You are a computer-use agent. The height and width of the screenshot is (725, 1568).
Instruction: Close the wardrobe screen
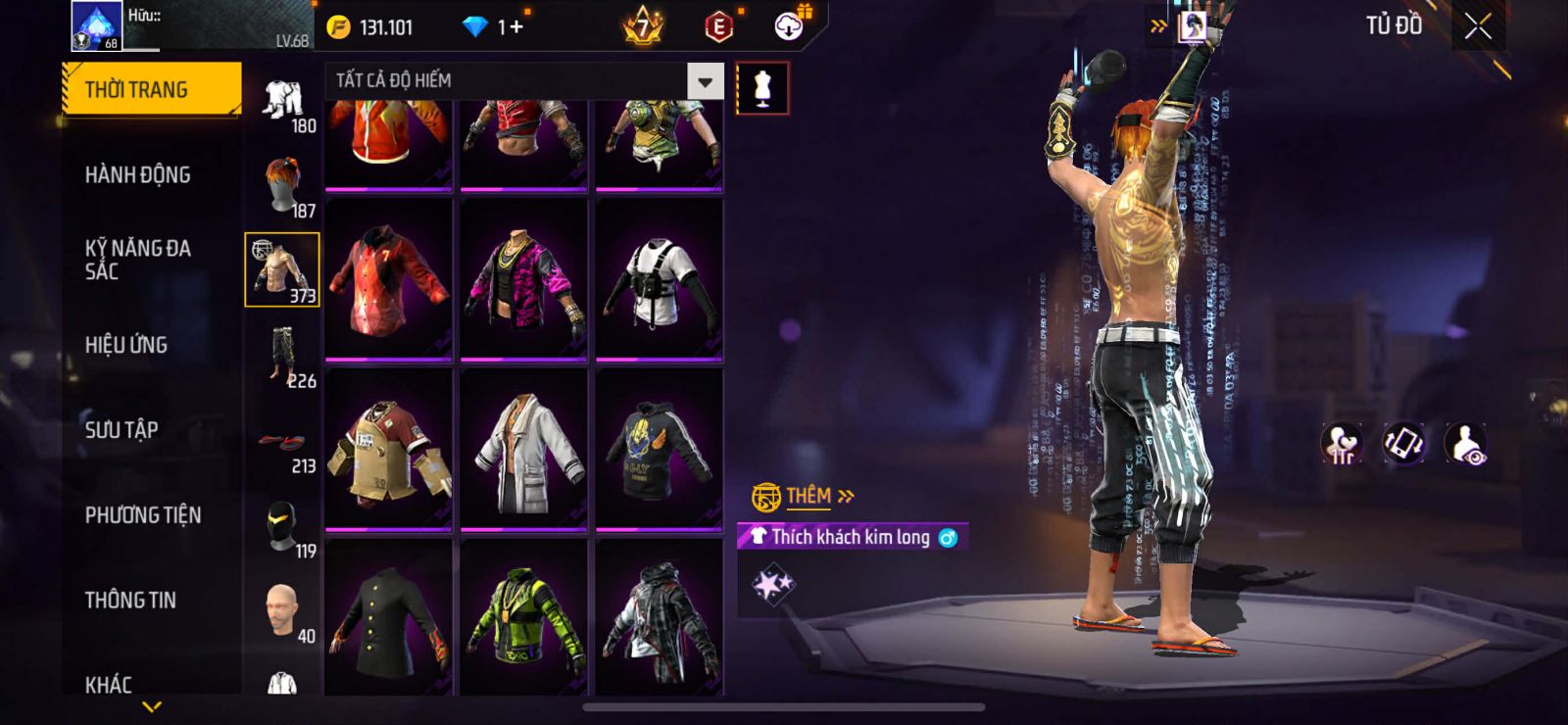1478,27
